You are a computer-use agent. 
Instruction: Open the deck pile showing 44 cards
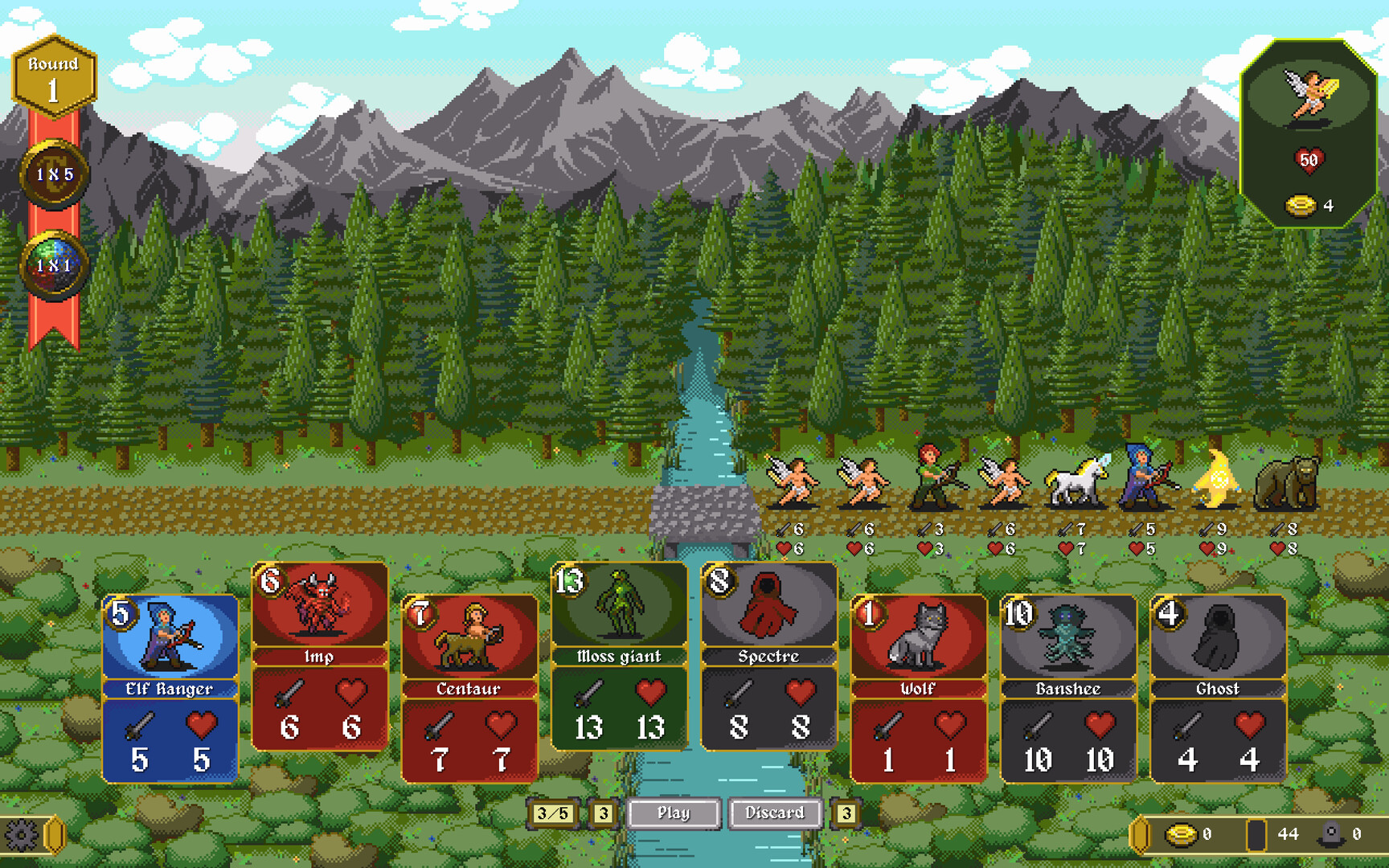coord(1257,835)
